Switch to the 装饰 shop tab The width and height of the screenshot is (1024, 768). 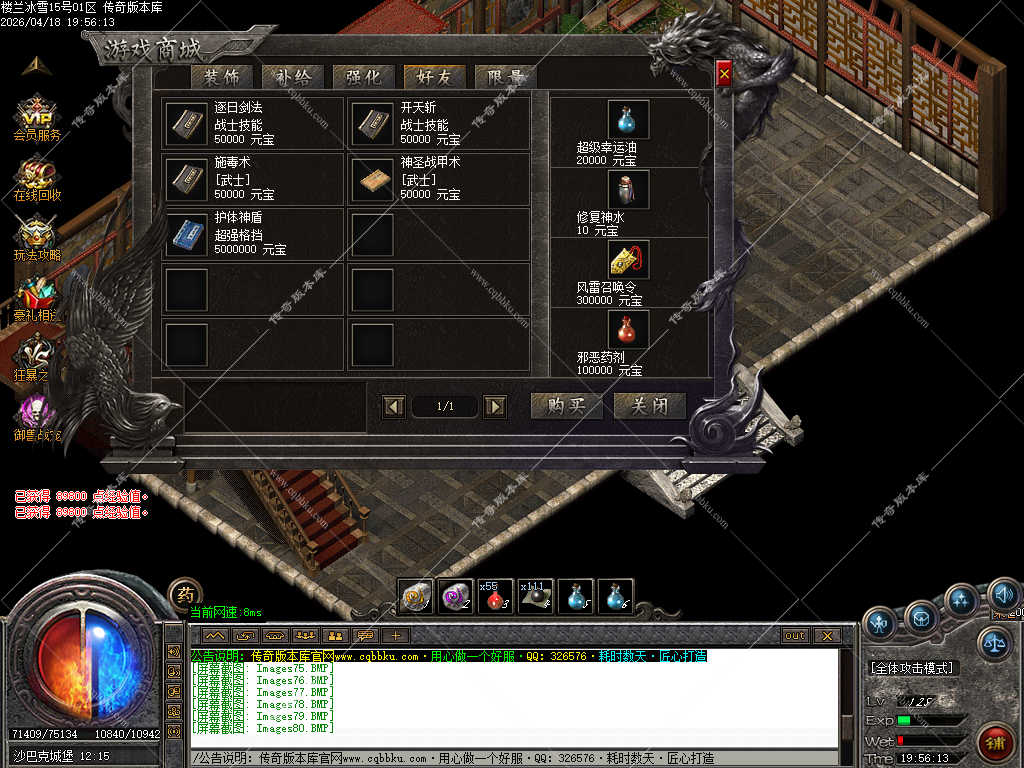tap(220, 77)
